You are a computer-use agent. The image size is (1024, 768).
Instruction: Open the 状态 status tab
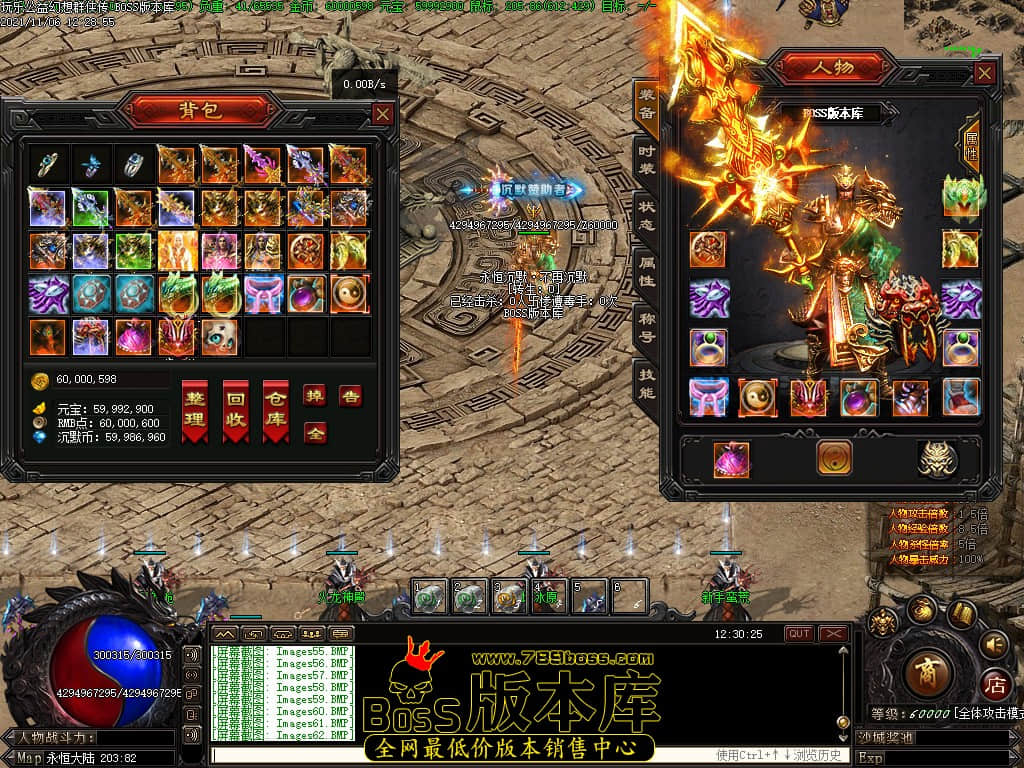click(646, 216)
